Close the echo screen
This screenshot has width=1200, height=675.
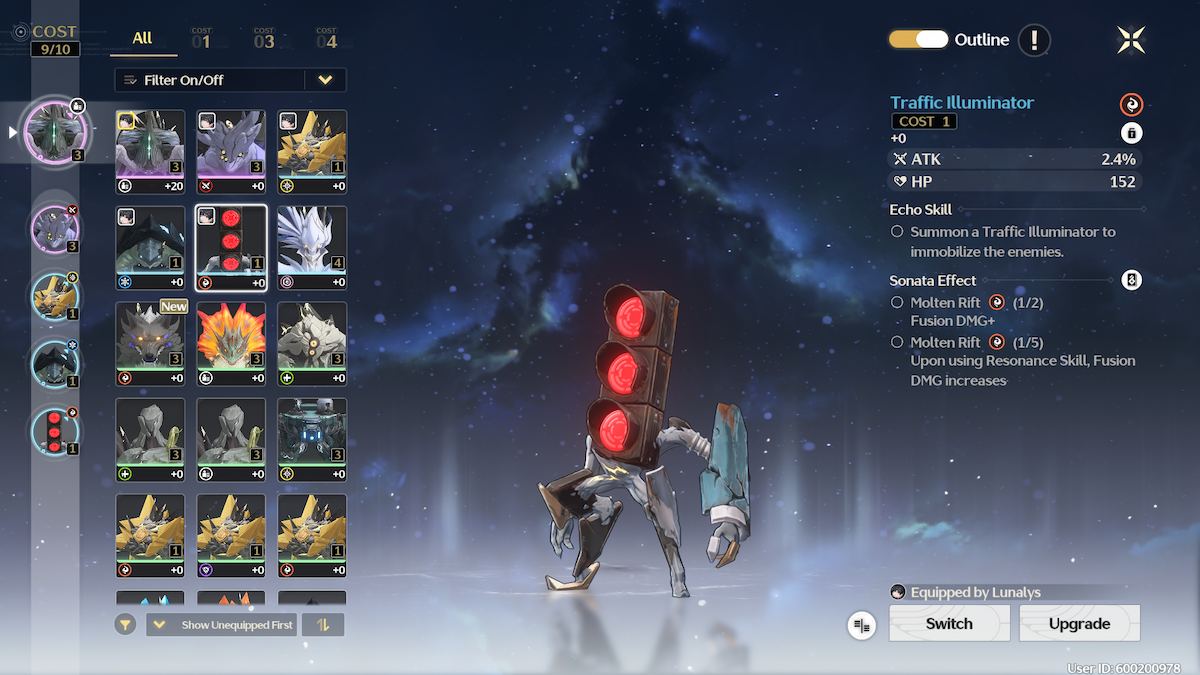coord(1131,40)
